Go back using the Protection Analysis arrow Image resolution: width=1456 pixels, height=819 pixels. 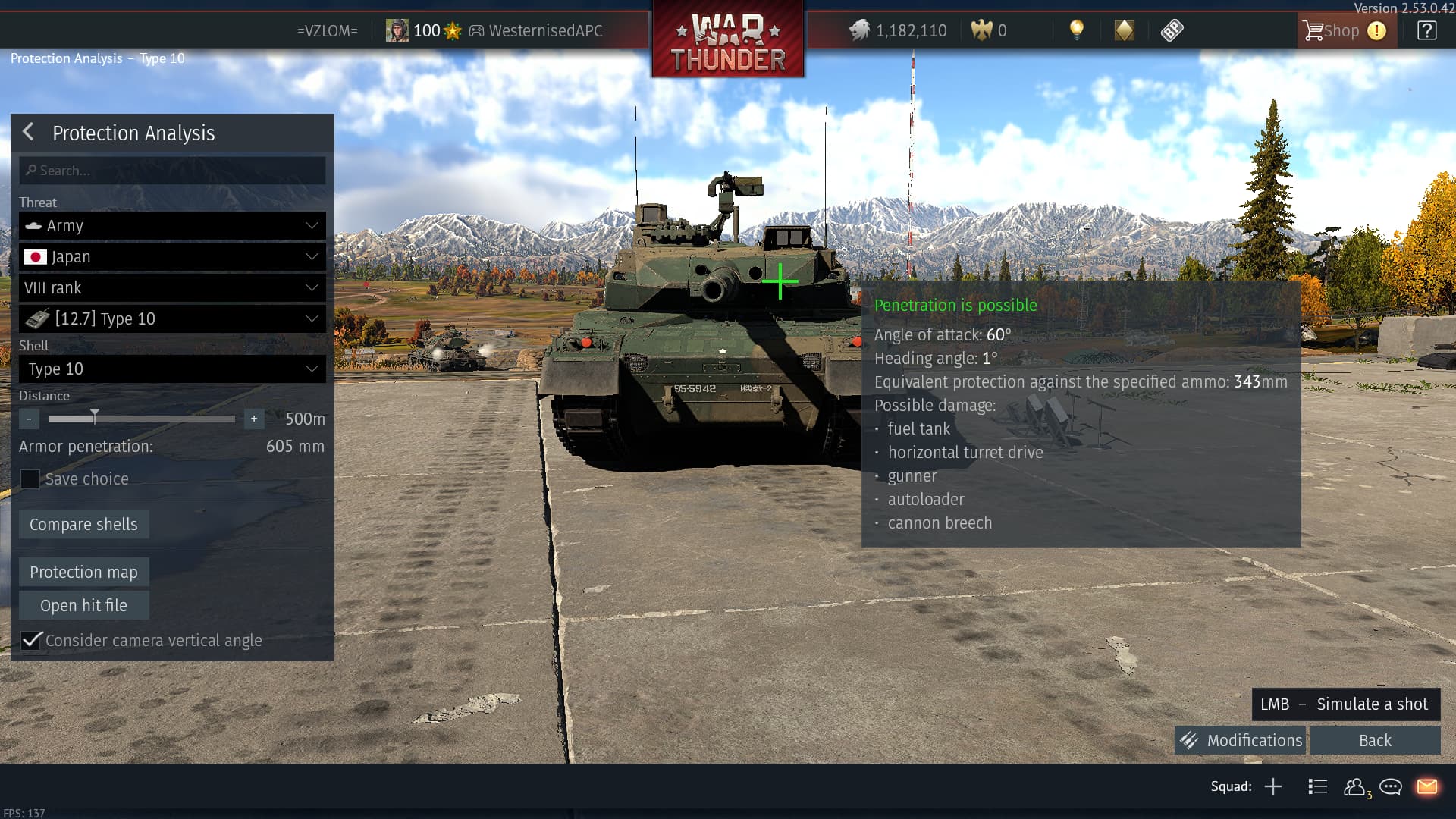pos(28,132)
